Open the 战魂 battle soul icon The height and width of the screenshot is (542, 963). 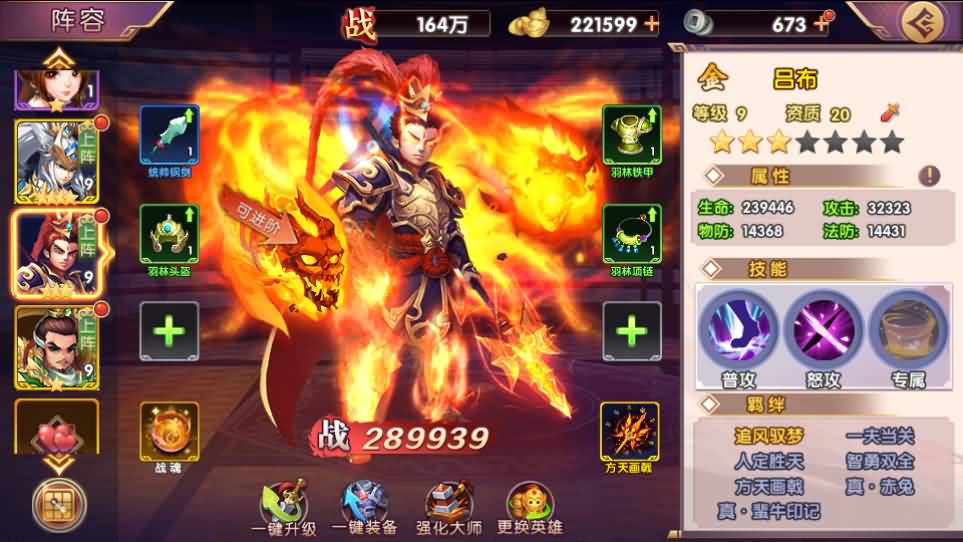tap(169, 431)
